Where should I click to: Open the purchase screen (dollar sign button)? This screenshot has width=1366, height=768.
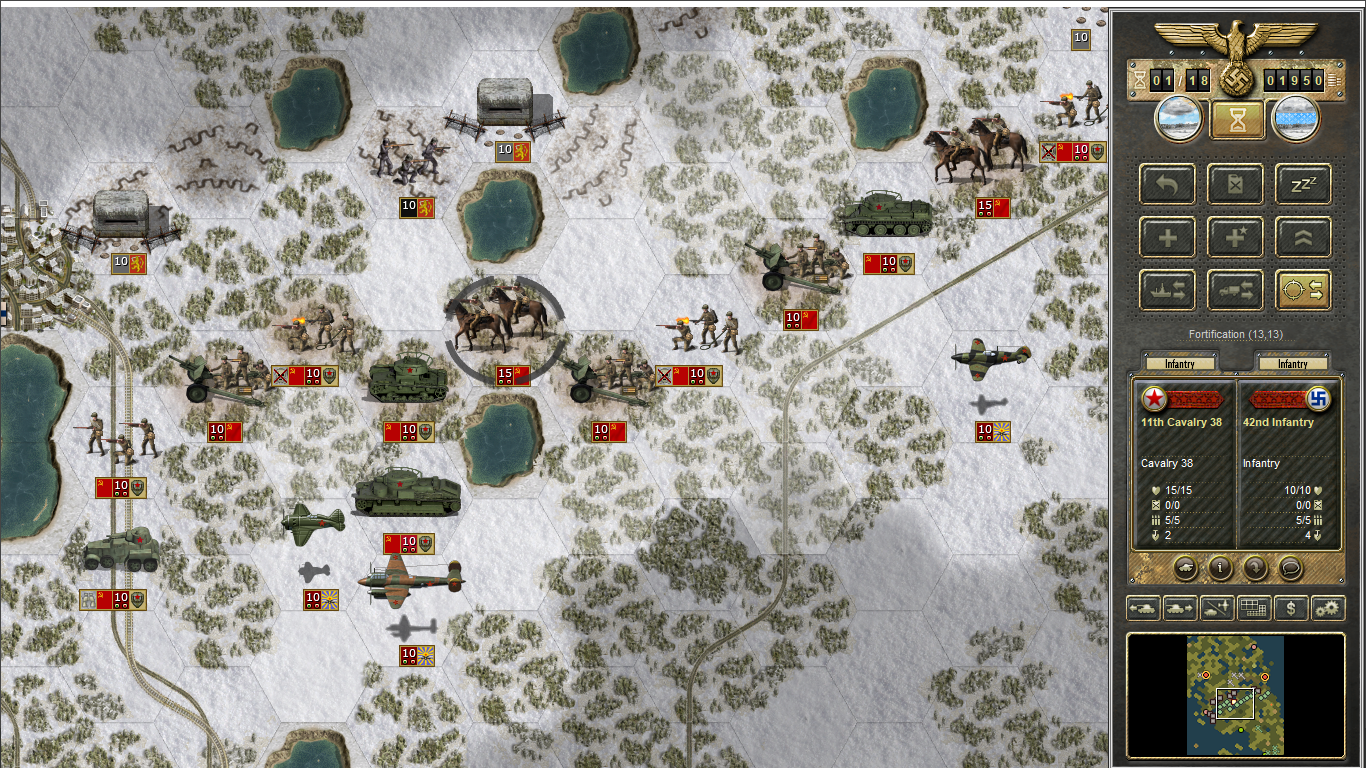click(1291, 607)
